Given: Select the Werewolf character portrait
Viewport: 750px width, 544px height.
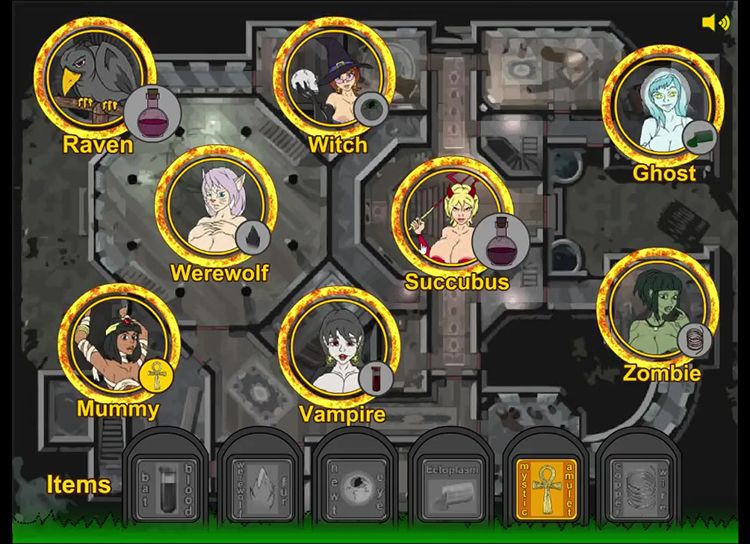Looking at the screenshot, I should pos(217,208).
